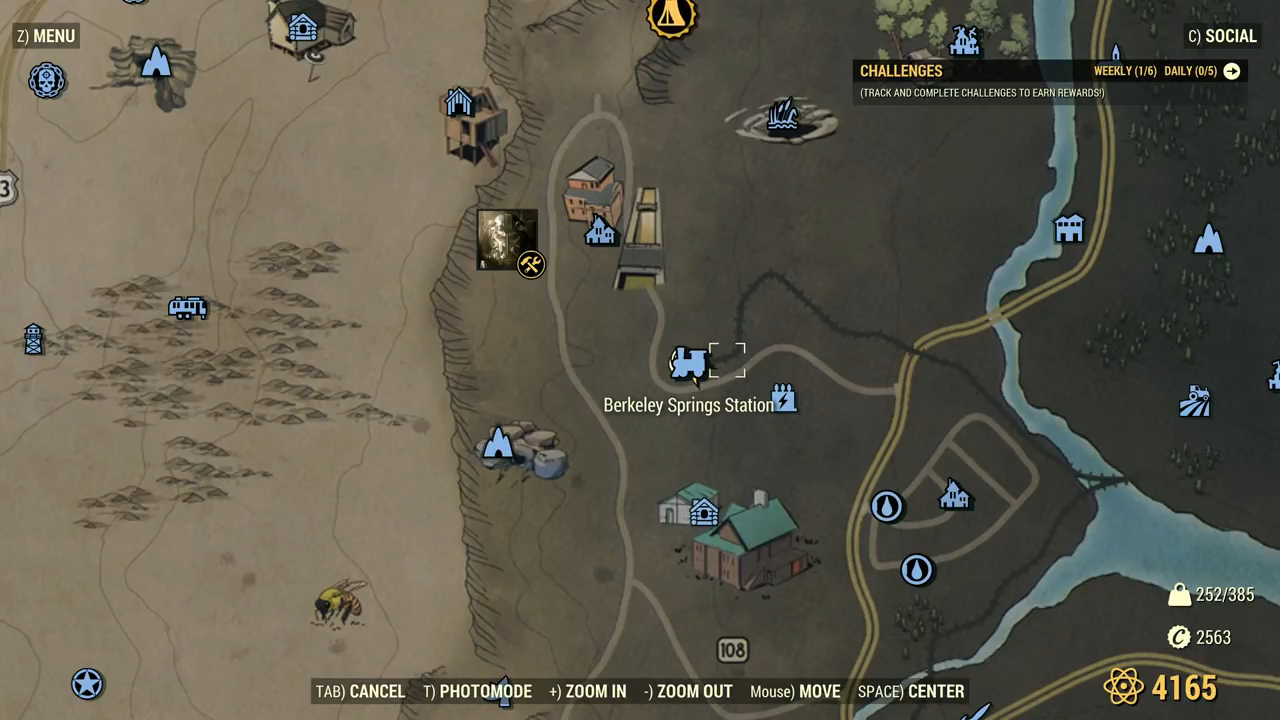Enter Photomode from the map bar

point(477,691)
